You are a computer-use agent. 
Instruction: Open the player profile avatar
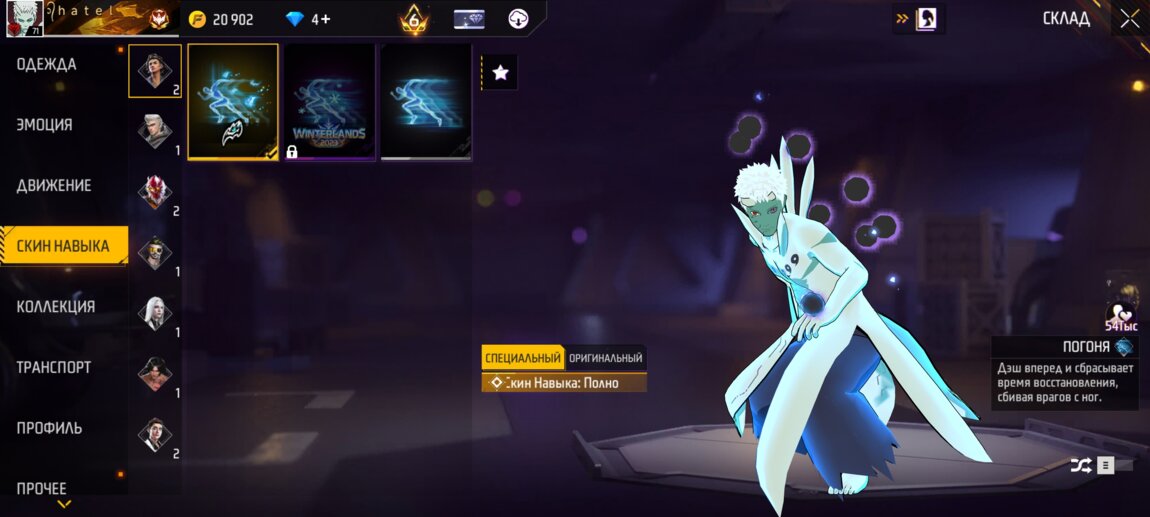click(x=23, y=19)
